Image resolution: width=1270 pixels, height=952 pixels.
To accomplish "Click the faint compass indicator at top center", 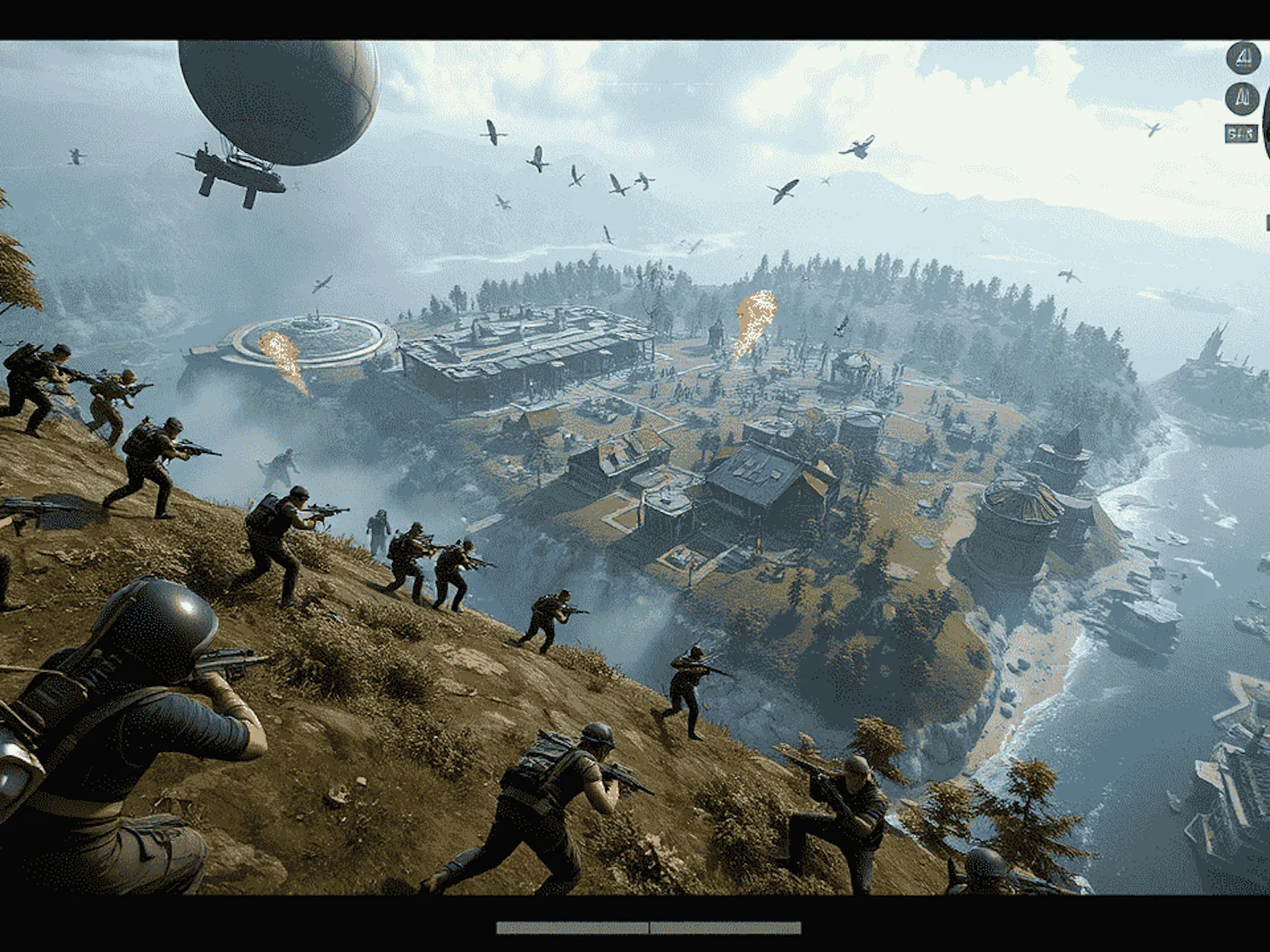I will pyautogui.click(x=653, y=85).
